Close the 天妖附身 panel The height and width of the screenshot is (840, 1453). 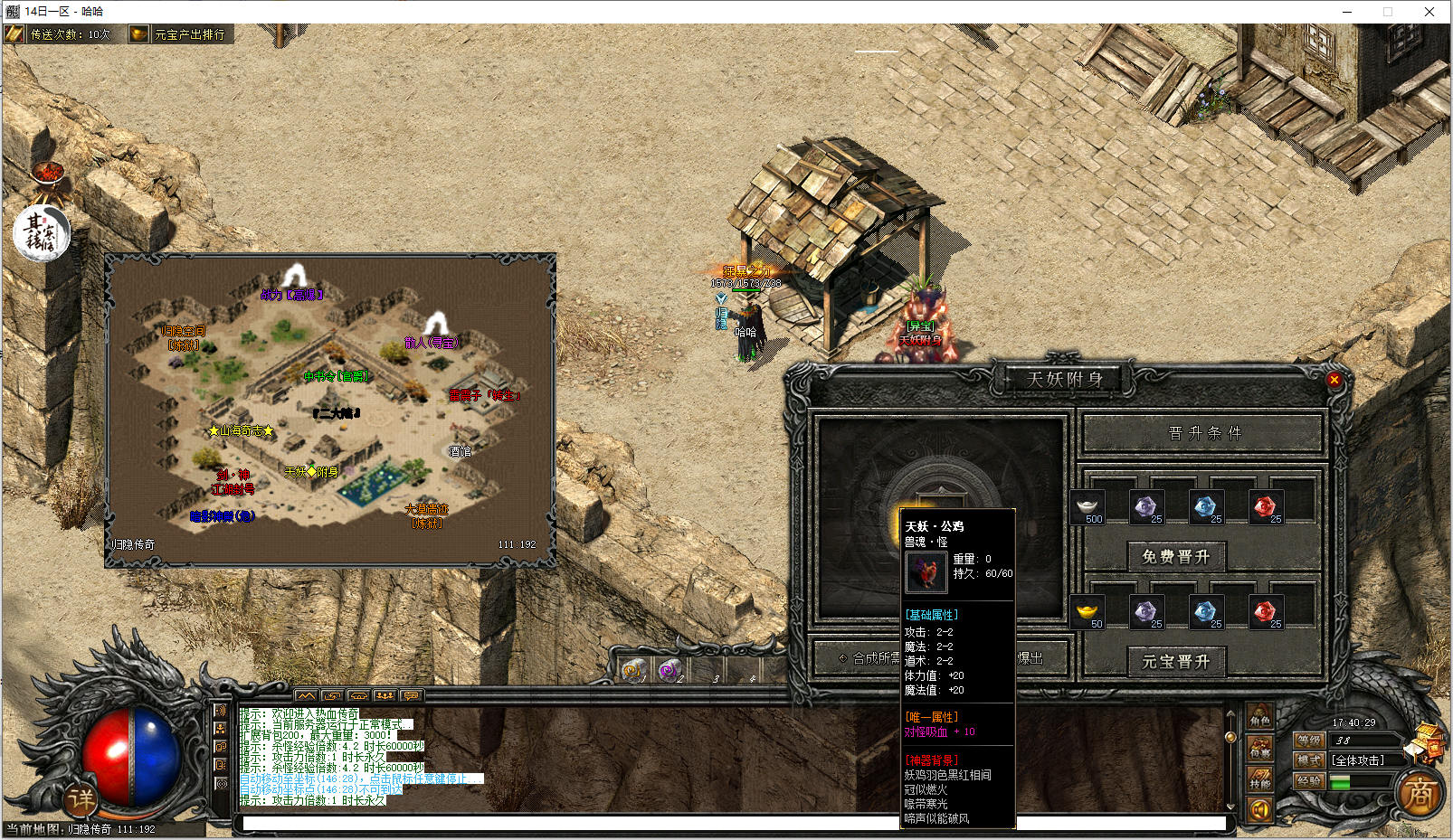coord(1334,380)
